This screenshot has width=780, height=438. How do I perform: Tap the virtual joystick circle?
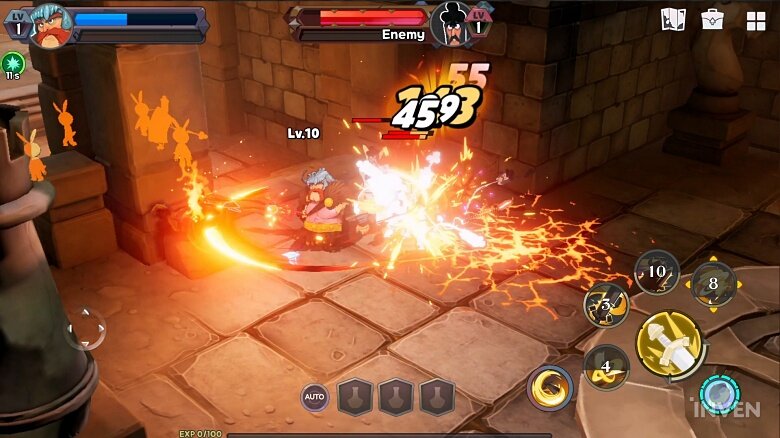point(86,328)
